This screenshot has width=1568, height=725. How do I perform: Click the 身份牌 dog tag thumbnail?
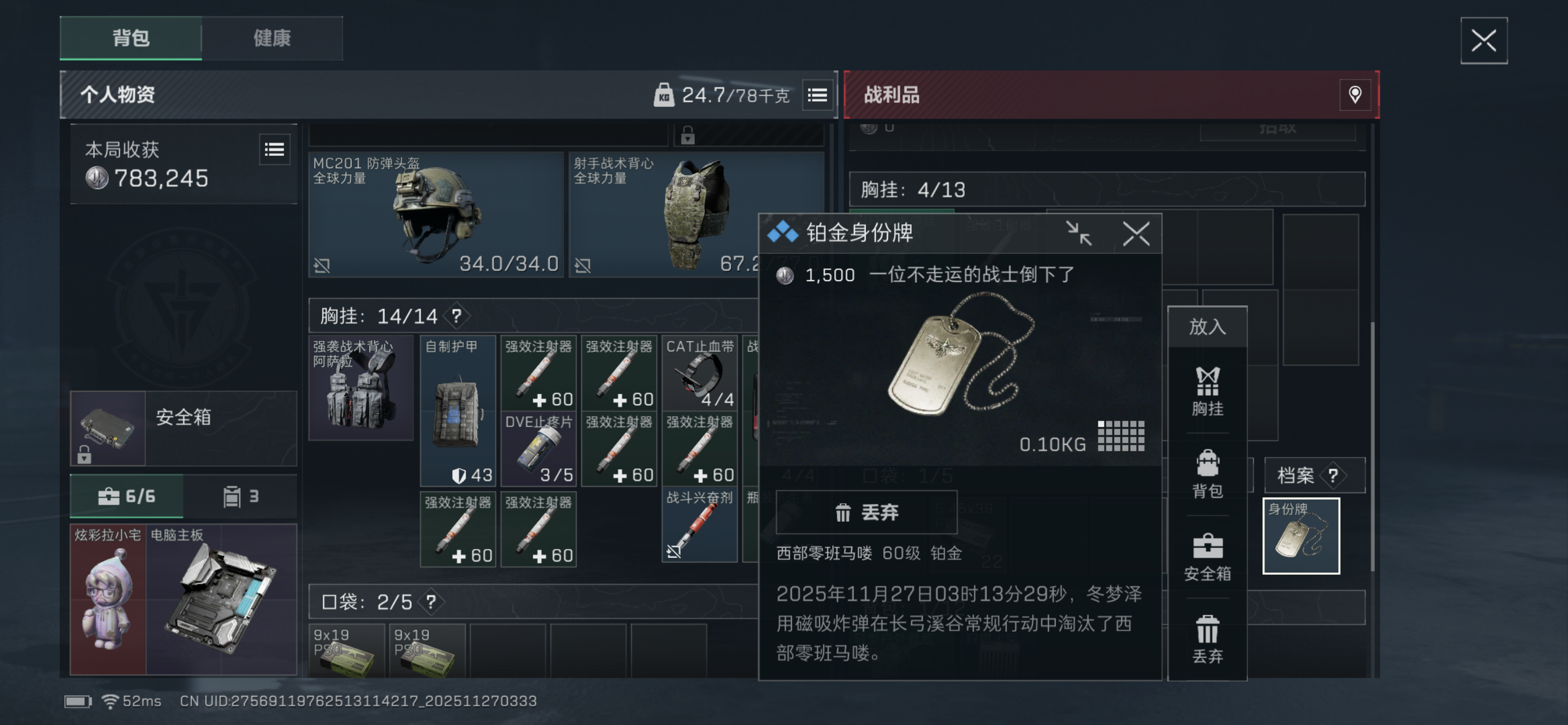click(1302, 536)
